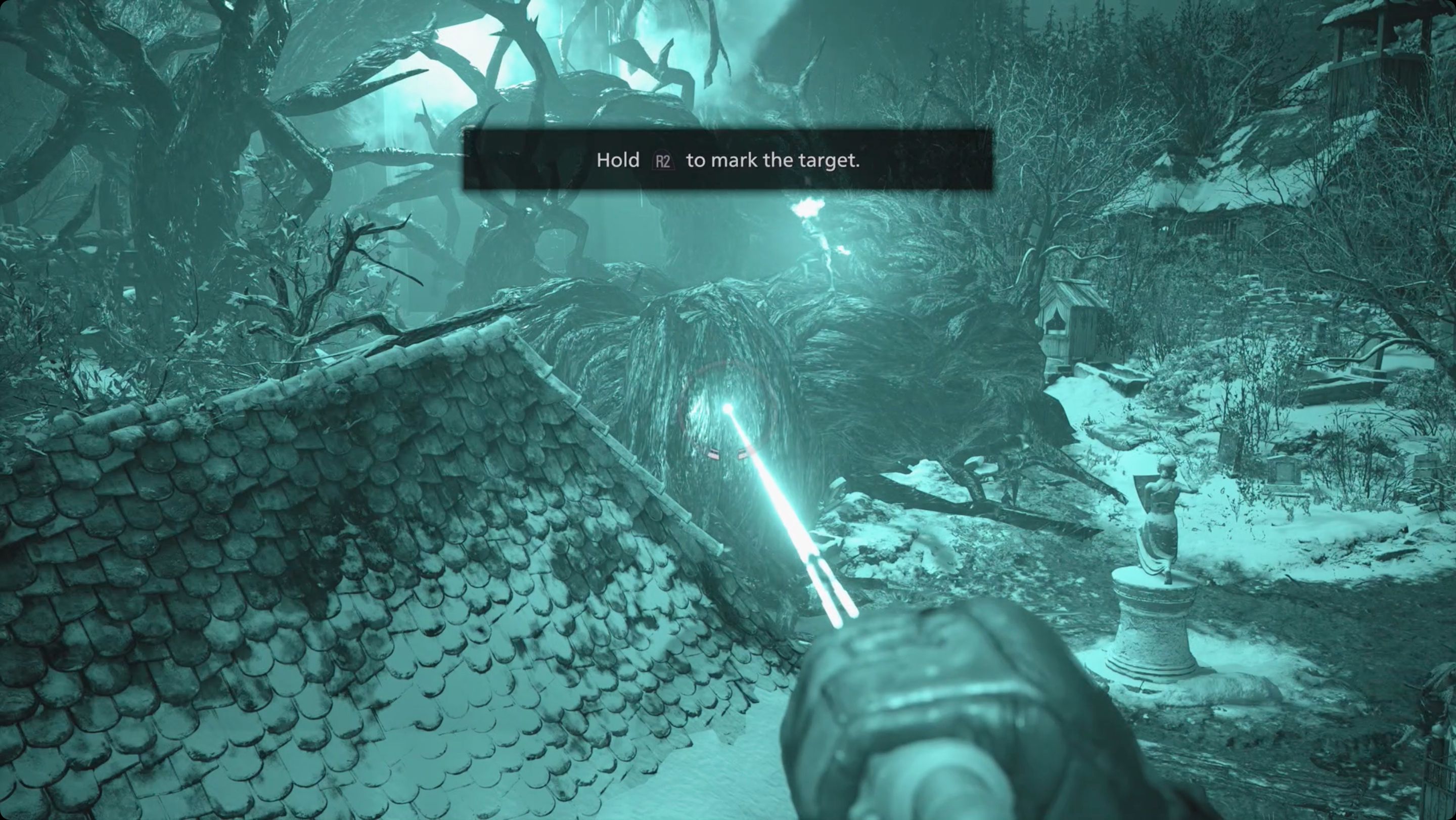Click the glowing laser pointer tip
The width and height of the screenshot is (1456, 820).
727,406
